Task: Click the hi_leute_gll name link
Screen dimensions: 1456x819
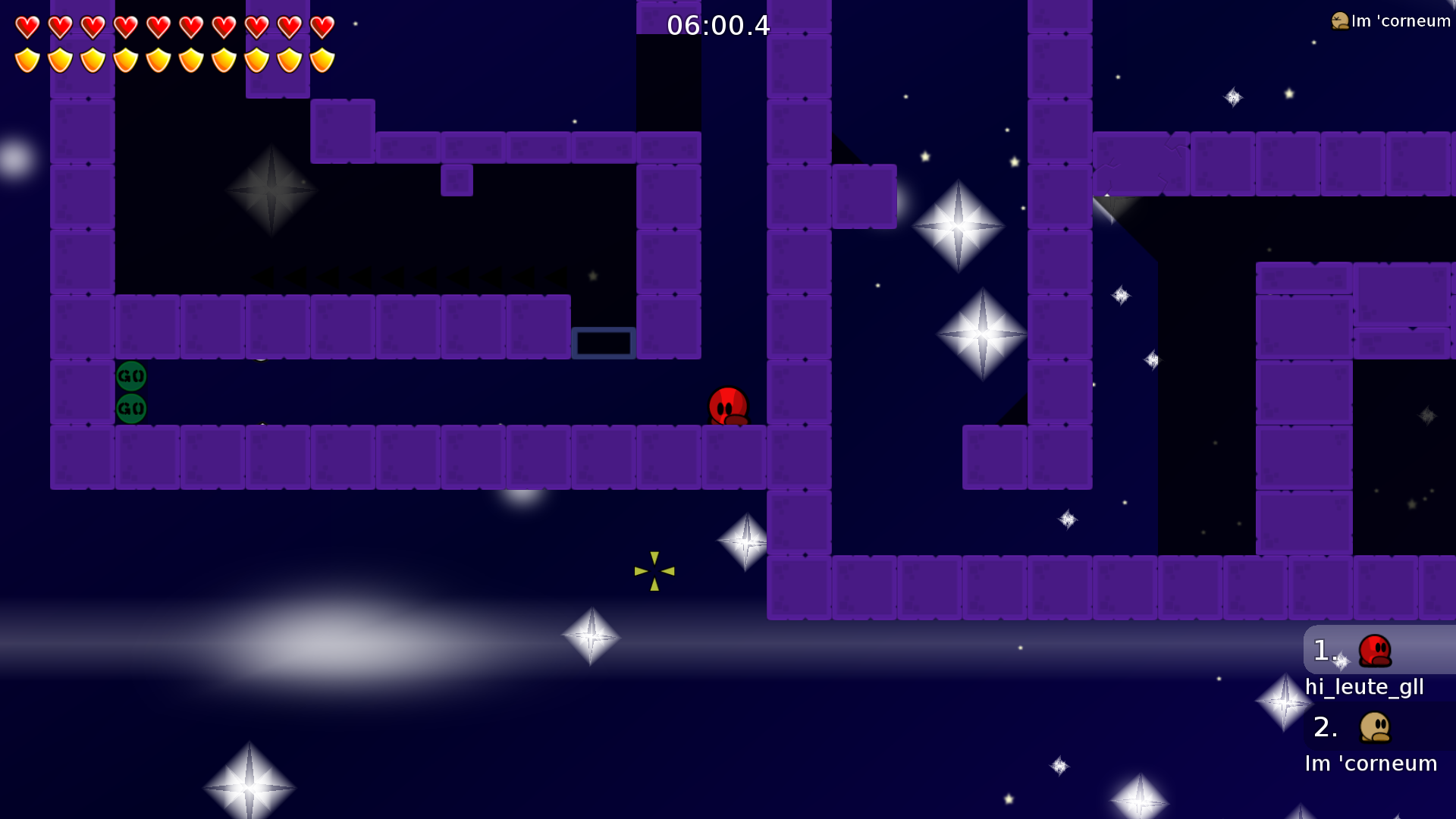Action: (x=1364, y=687)
